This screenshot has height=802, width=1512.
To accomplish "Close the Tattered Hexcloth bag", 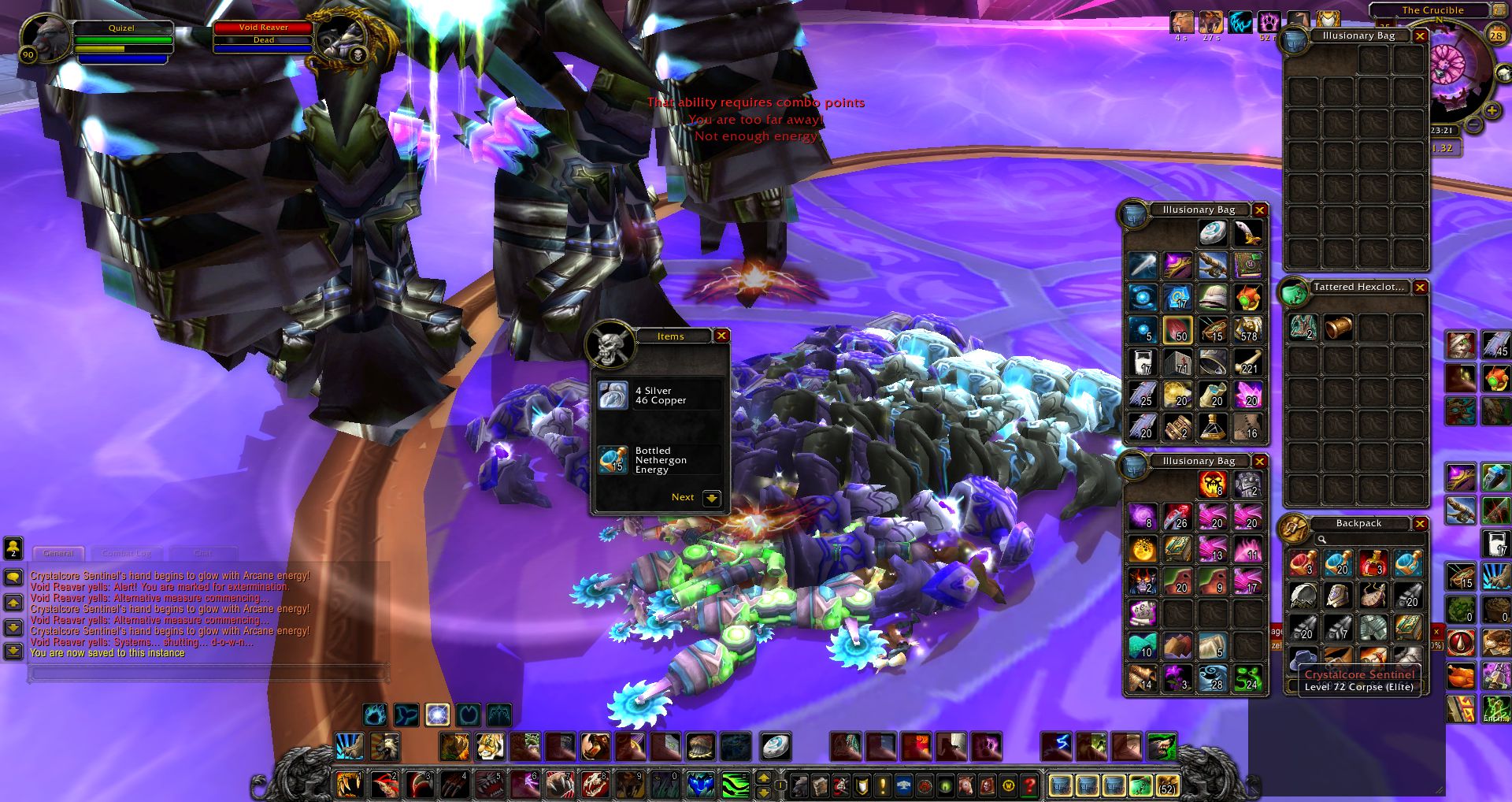I will 1420,288.
